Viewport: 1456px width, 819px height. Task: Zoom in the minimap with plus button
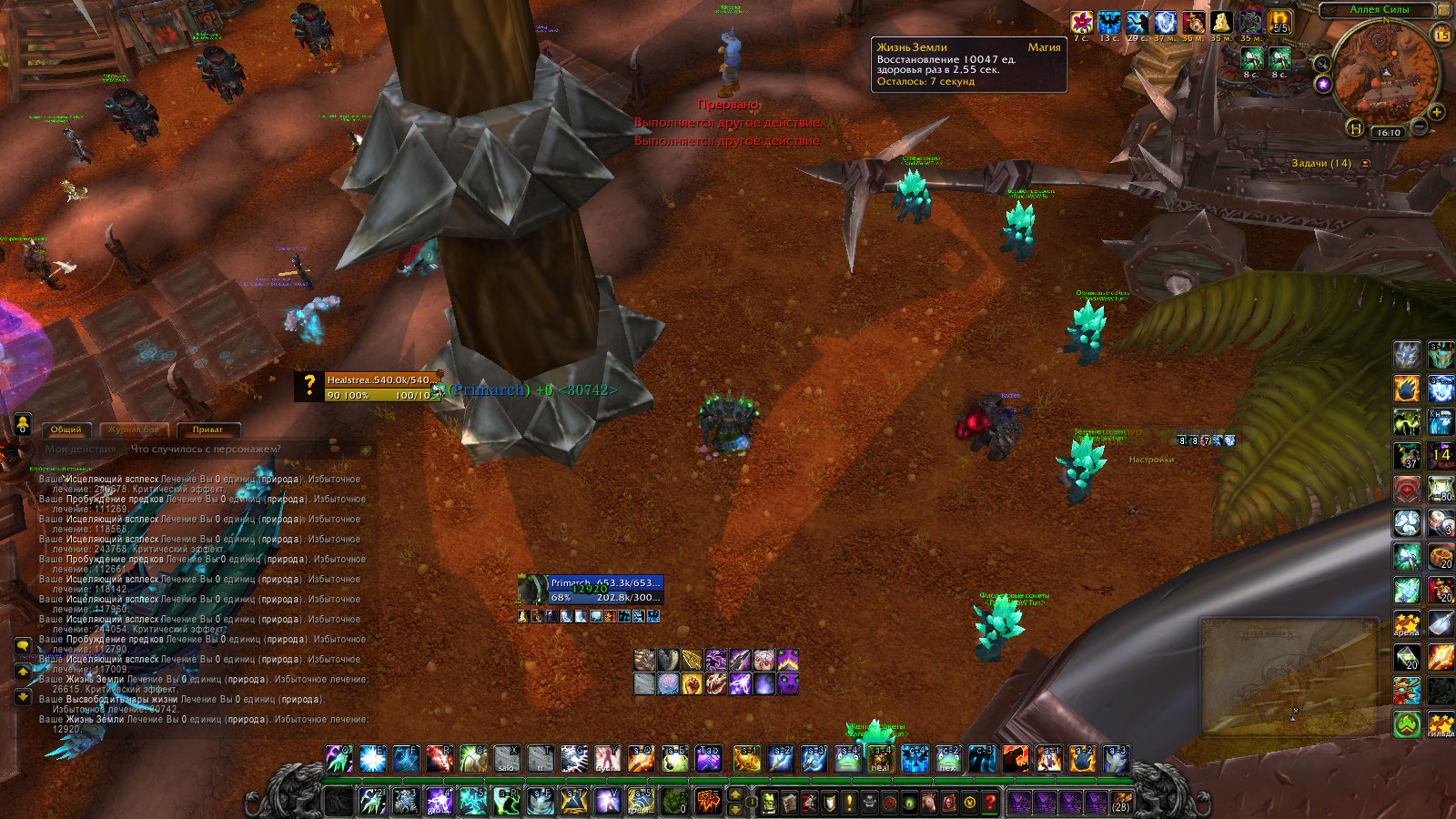[1437, 113]
